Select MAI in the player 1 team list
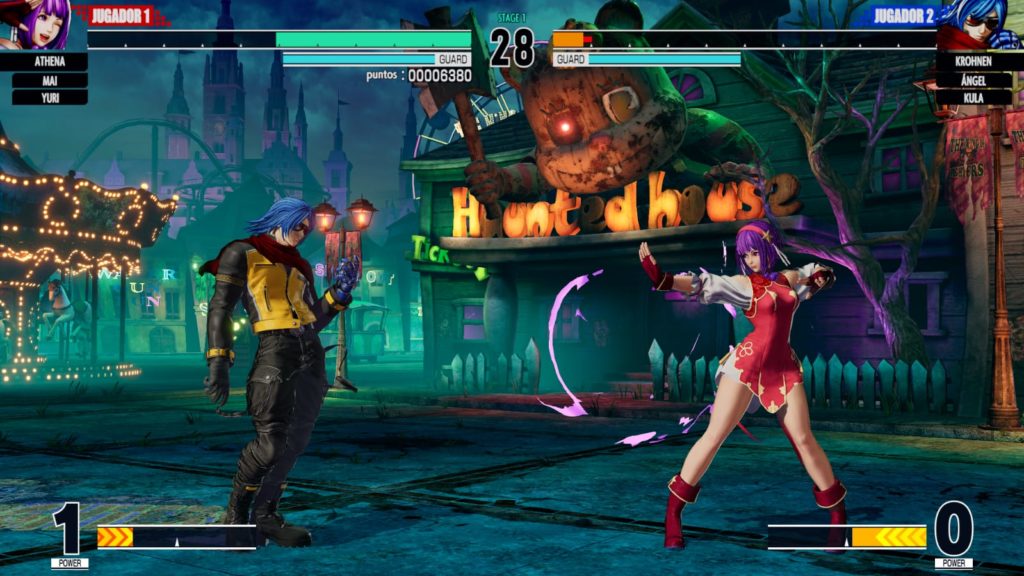Viewport: 1024px width, 576px height. tap(49, 80)
